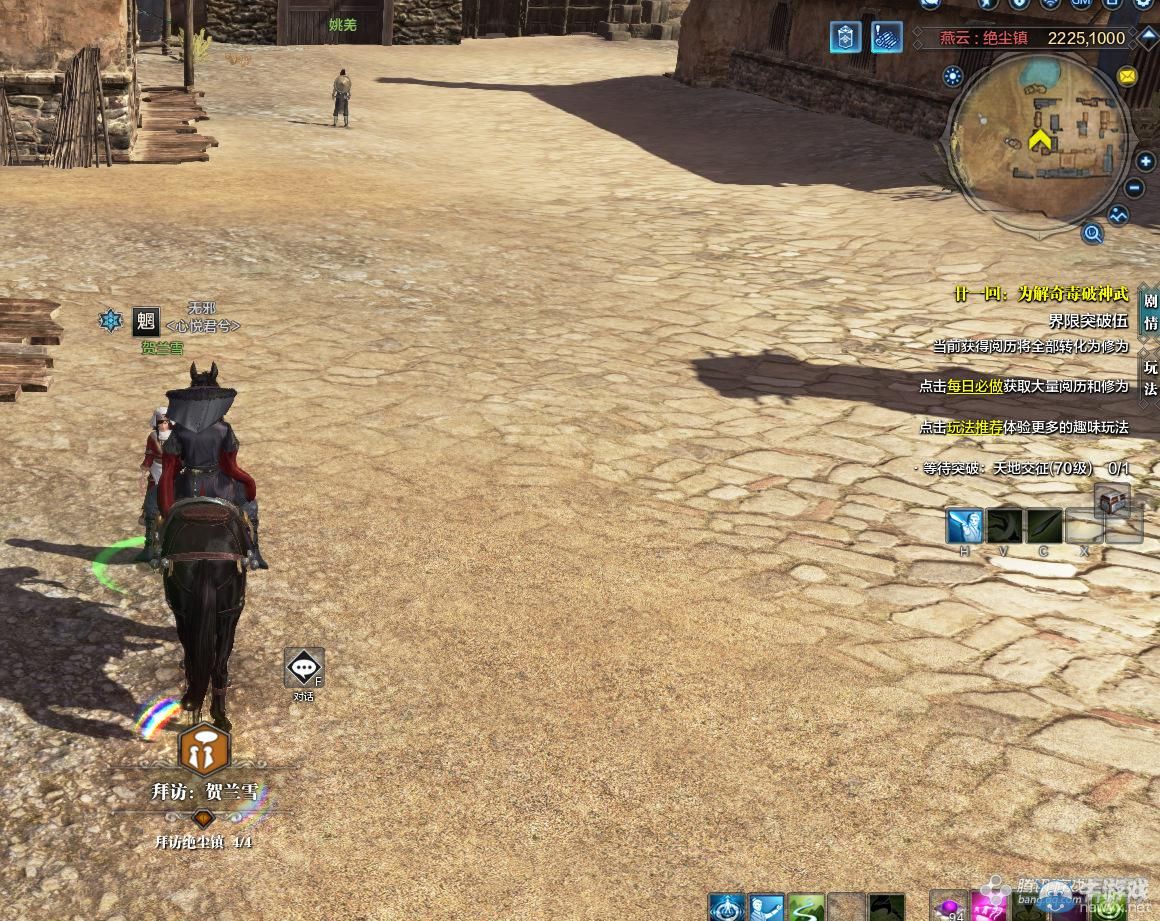Image resolution: width=1160 pixels, height=921 pixels.
Task: Open the circular minimap
Action: (1040, 138)
